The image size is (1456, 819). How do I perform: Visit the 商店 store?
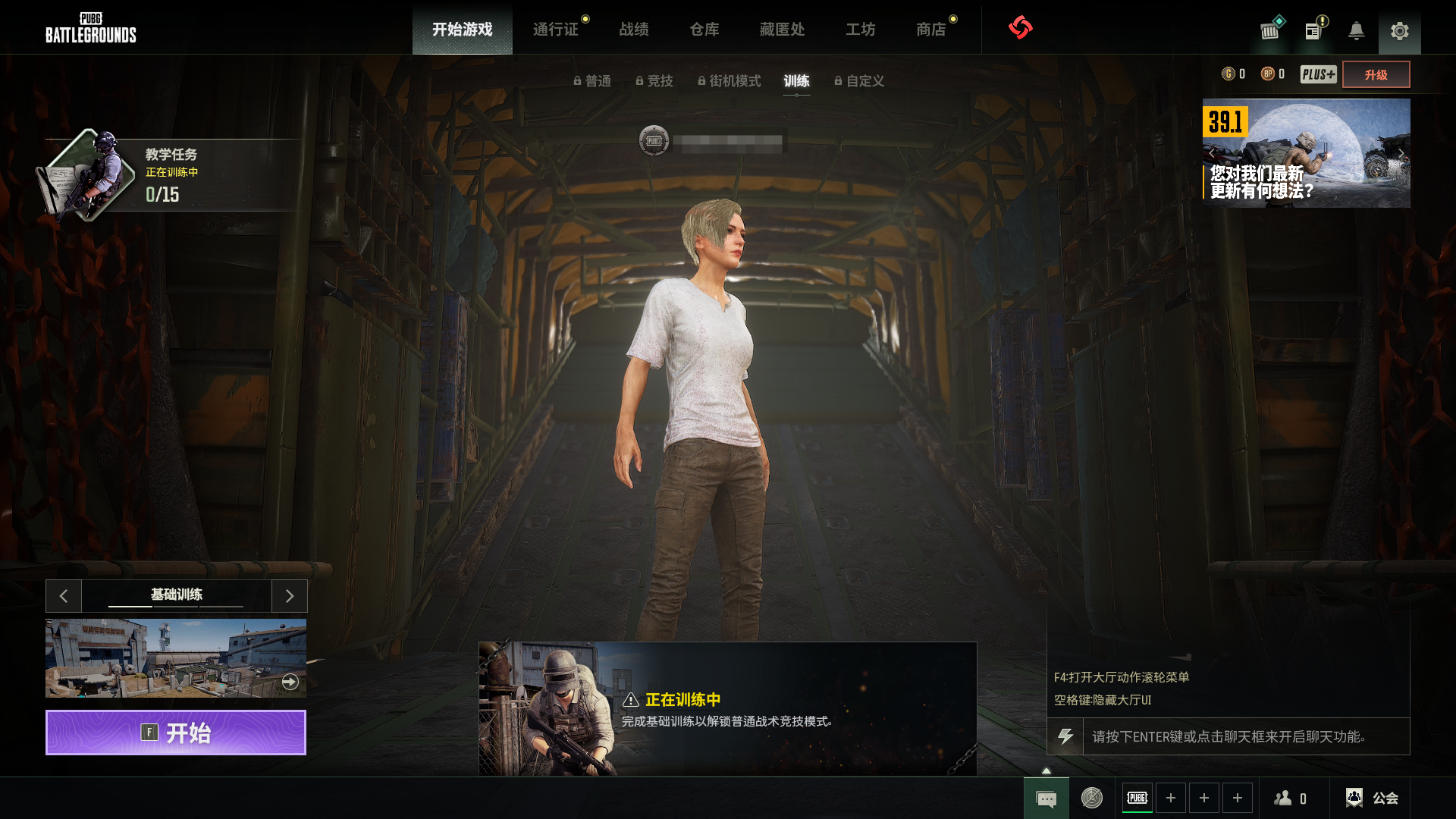[x=931, y=30]
